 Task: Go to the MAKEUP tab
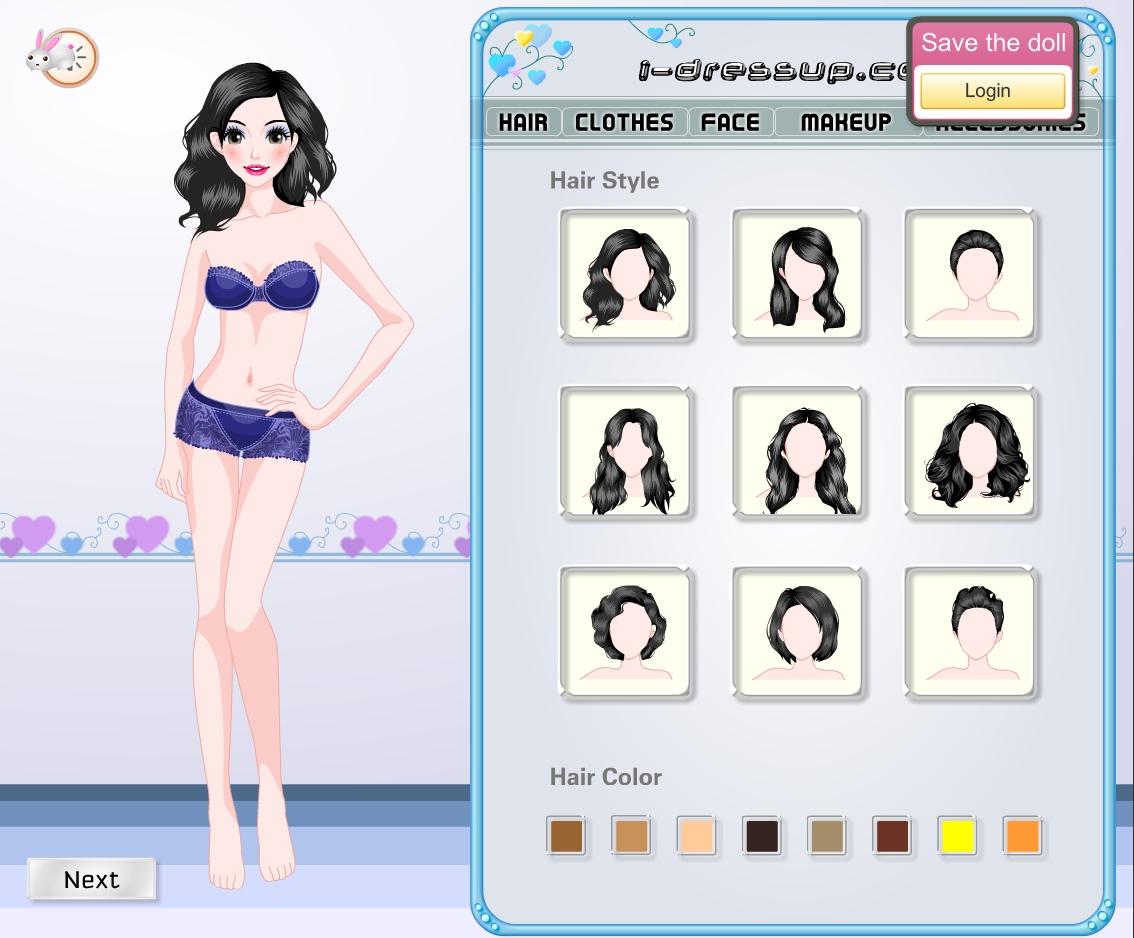point(846,122)
